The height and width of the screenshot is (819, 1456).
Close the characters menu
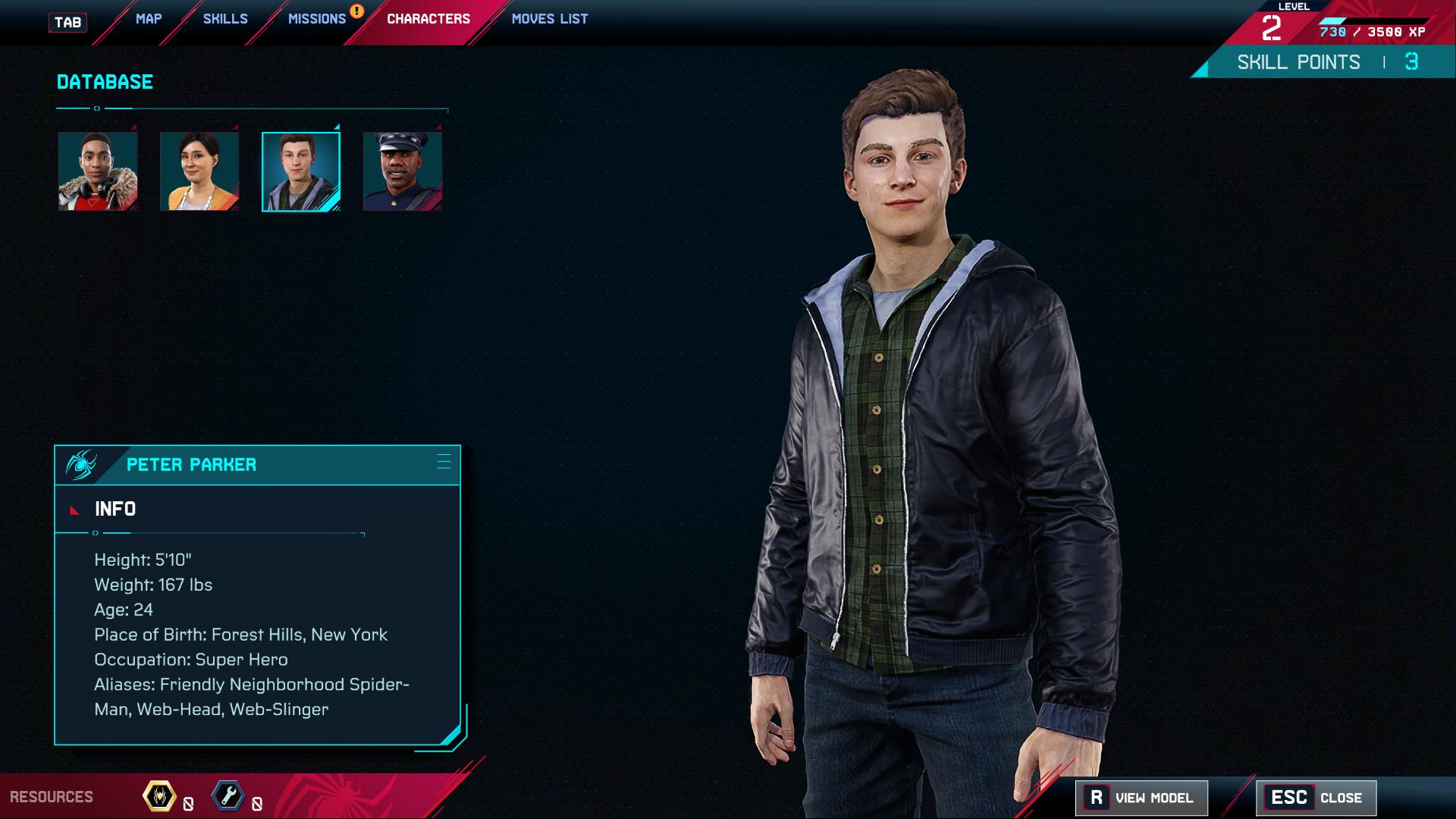(1316, 798)
